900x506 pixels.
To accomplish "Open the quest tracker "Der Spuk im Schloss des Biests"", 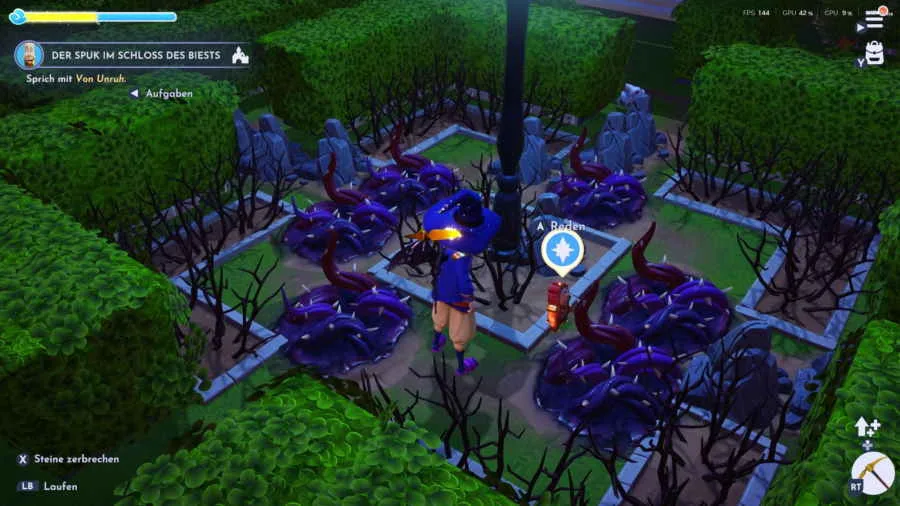I will (x=130, y=55).
